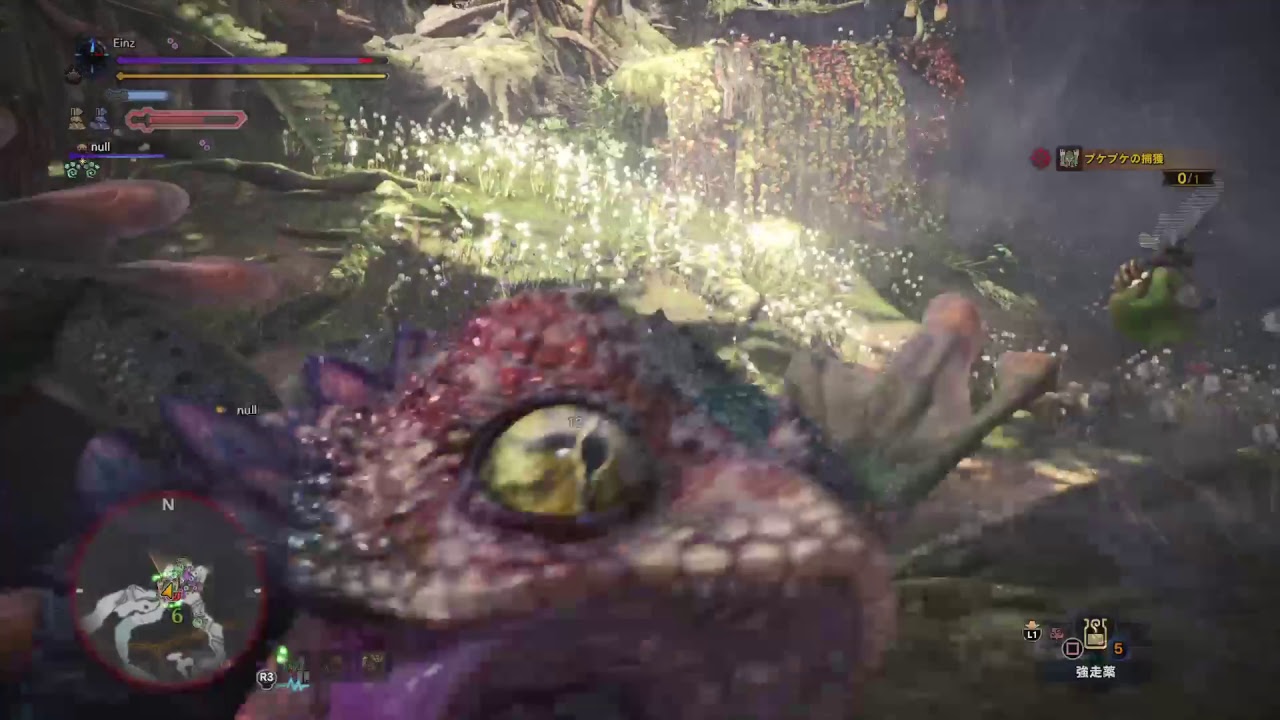Click the red quest emblem flower icon
The image size is (1280, 720).
[1040, 156]
